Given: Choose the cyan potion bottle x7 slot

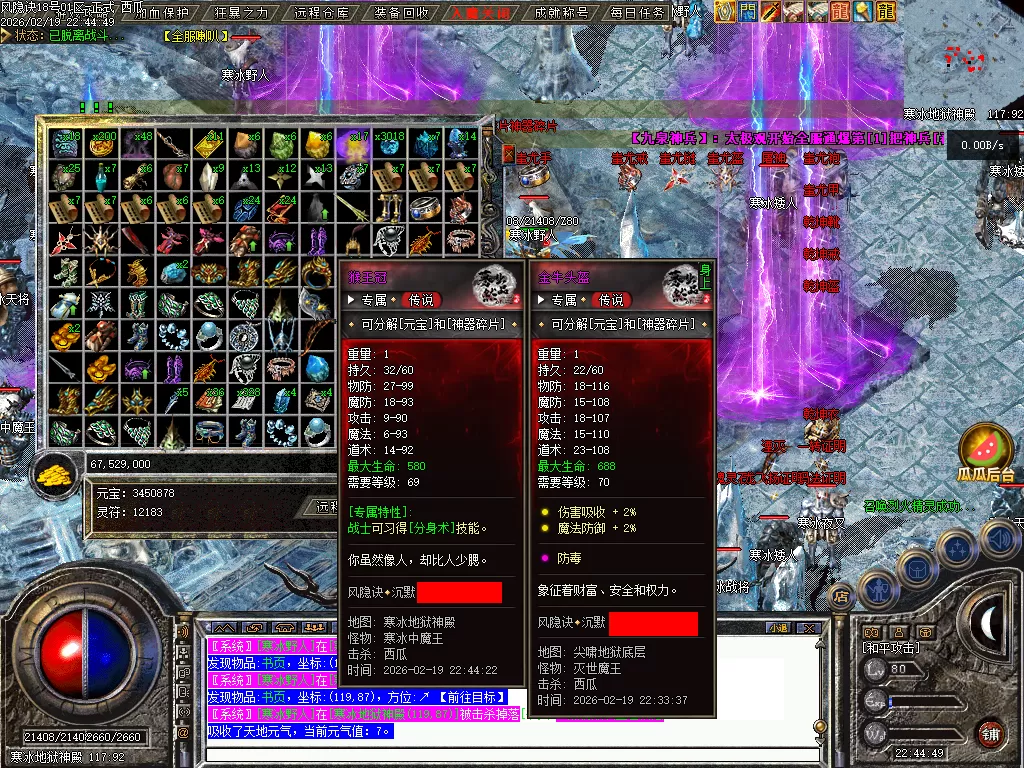Looking at the screenshot, I should [x=102, y=176].
